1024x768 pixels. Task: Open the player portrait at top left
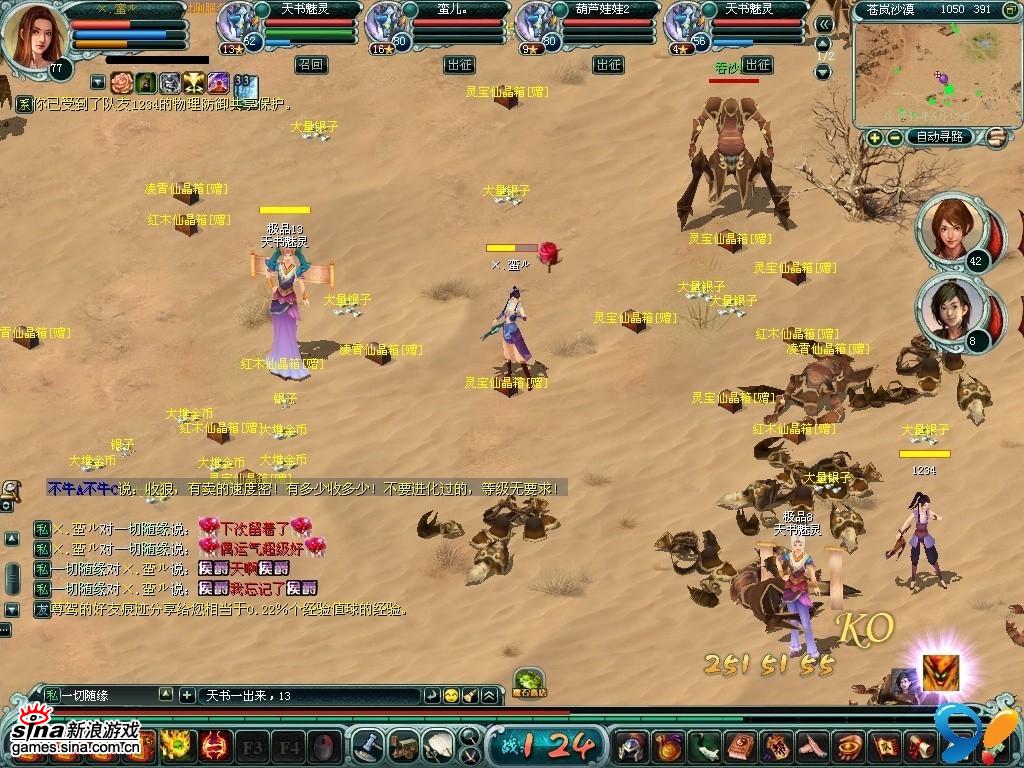coord(33,37)
